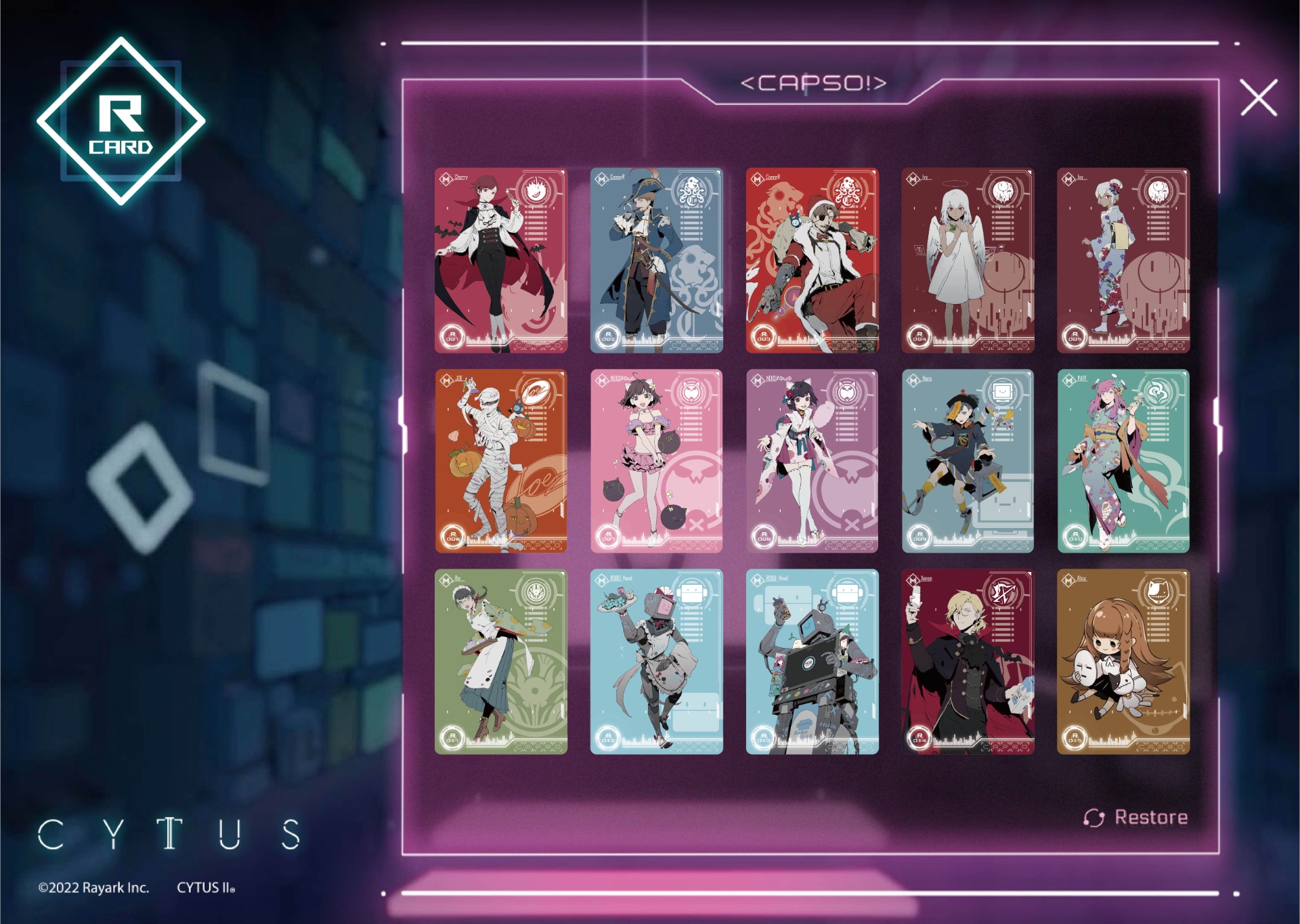Click the Restore button

tap(1135, 818)
